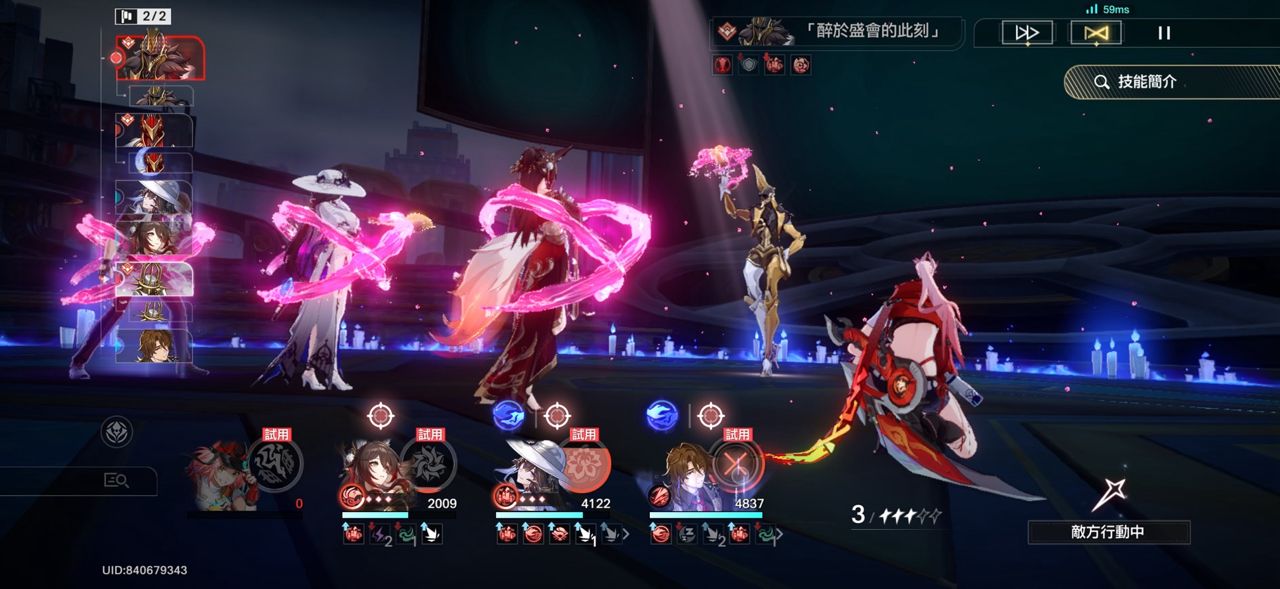Activate the pink-haired character's swirl ultimate icon
This screenshot has height=589, width=1280.
pos(275,465)
